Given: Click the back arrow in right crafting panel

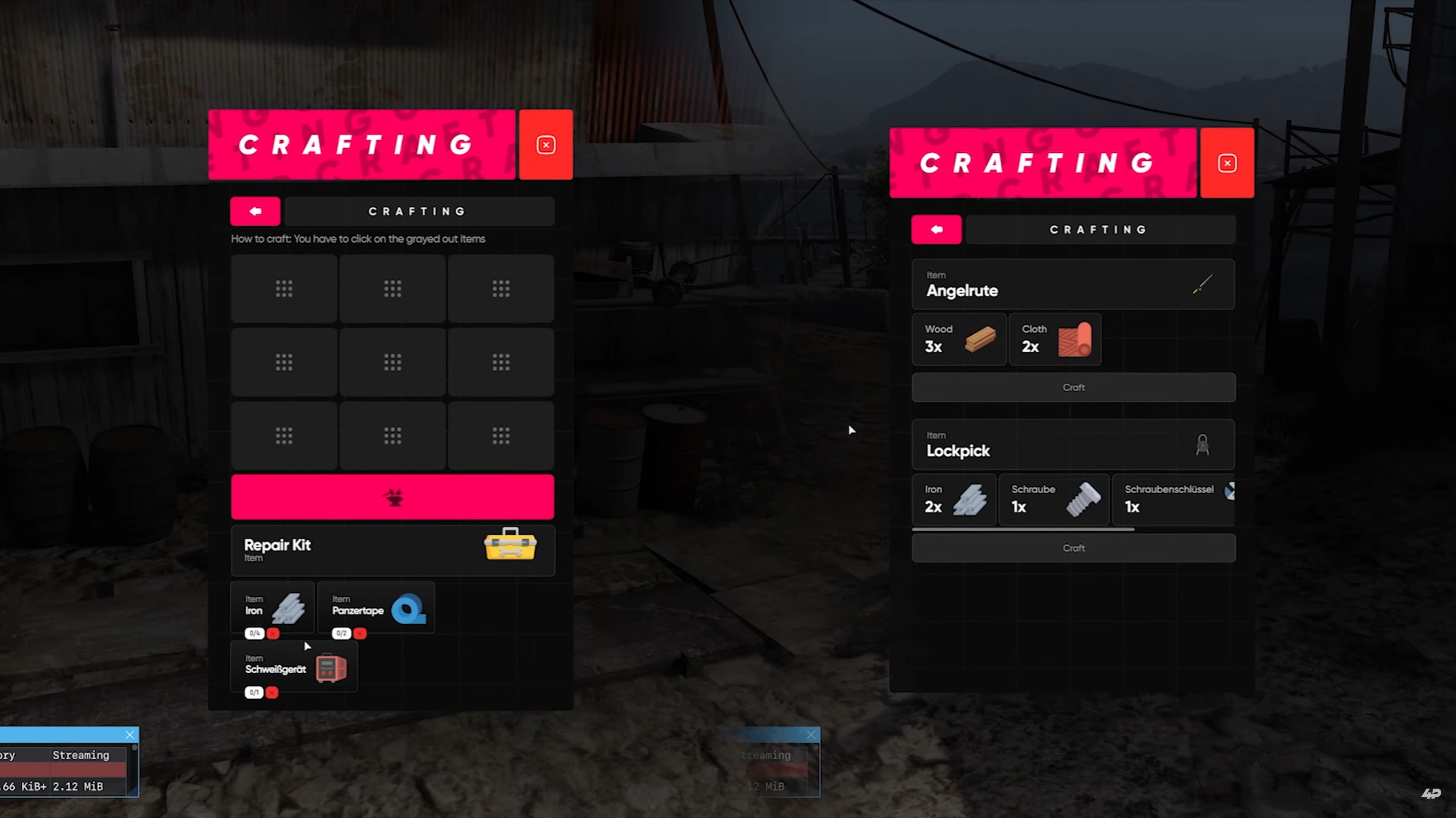Looking at the screenshot, I should (936, 229).
